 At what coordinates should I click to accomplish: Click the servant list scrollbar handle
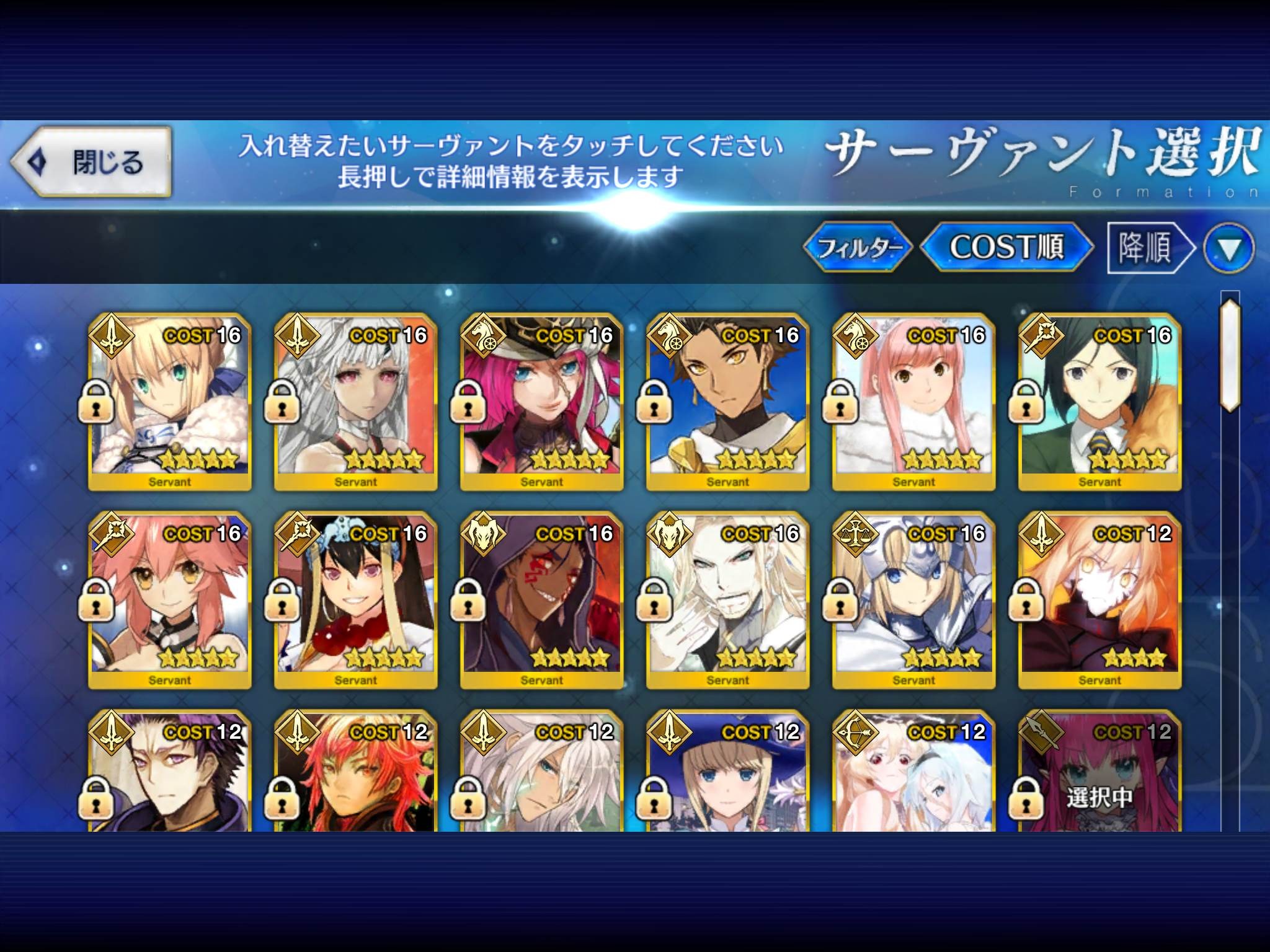(1230, 355)
